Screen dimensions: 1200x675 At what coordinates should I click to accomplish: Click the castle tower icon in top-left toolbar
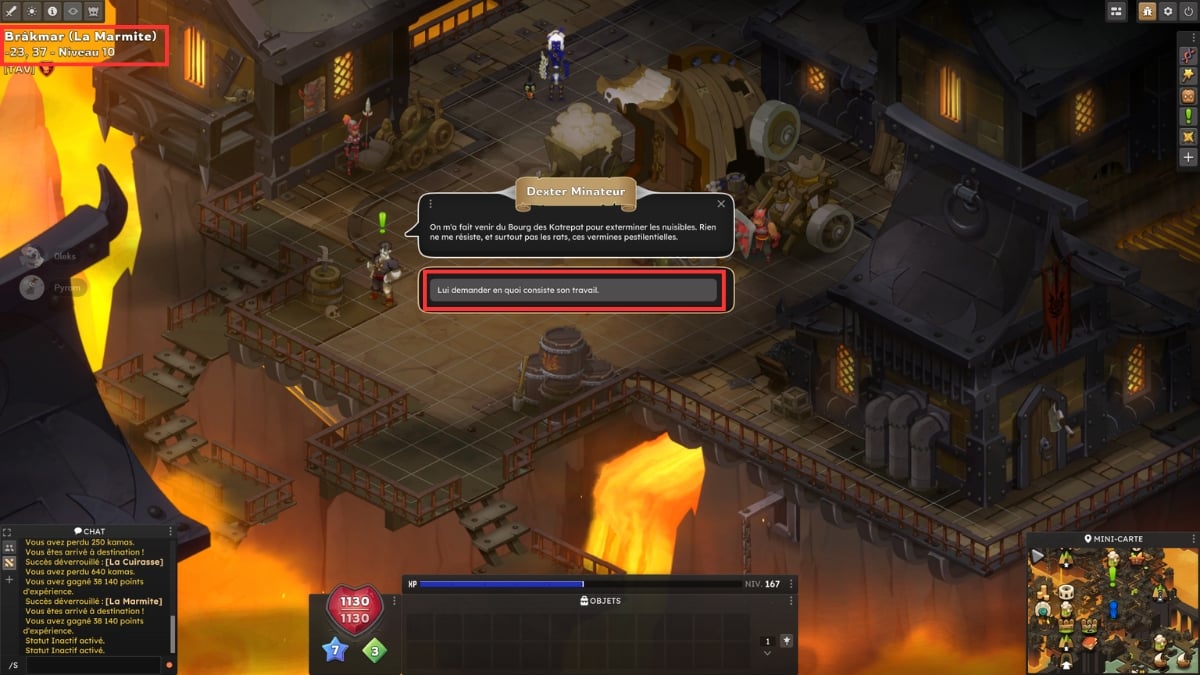pyautogui.click(x=94, y=11)
